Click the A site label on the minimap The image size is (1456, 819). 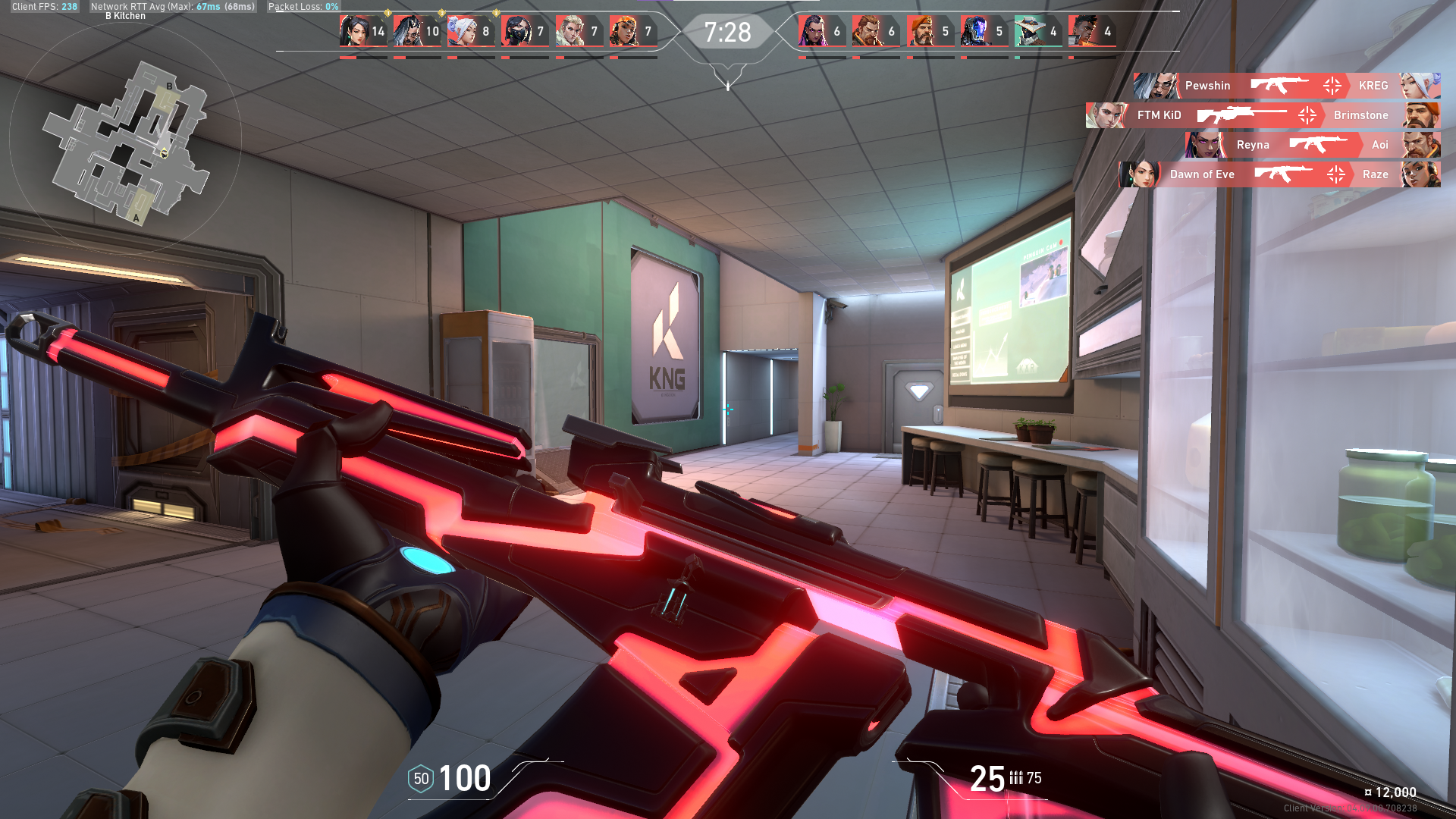point(135,218)
